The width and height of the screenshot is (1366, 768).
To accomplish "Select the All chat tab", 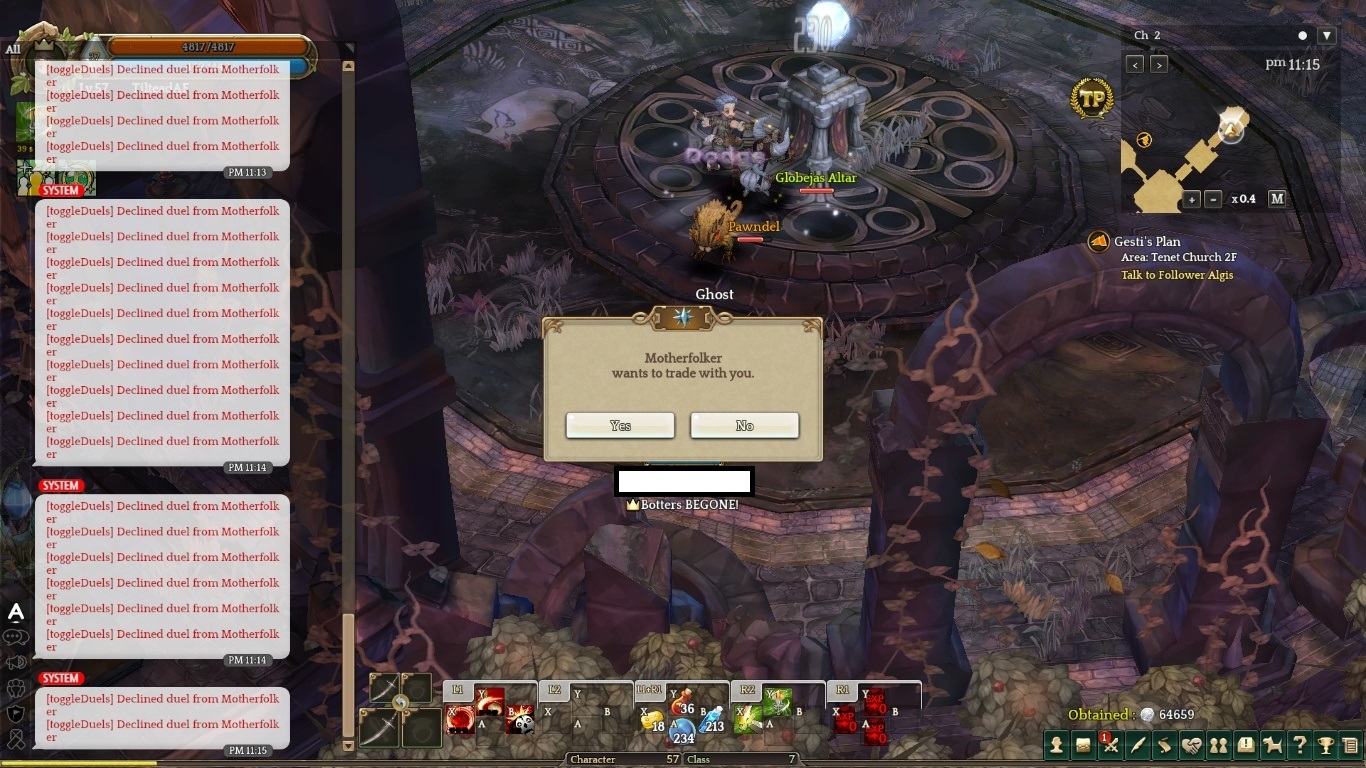I will coord(13,48).
